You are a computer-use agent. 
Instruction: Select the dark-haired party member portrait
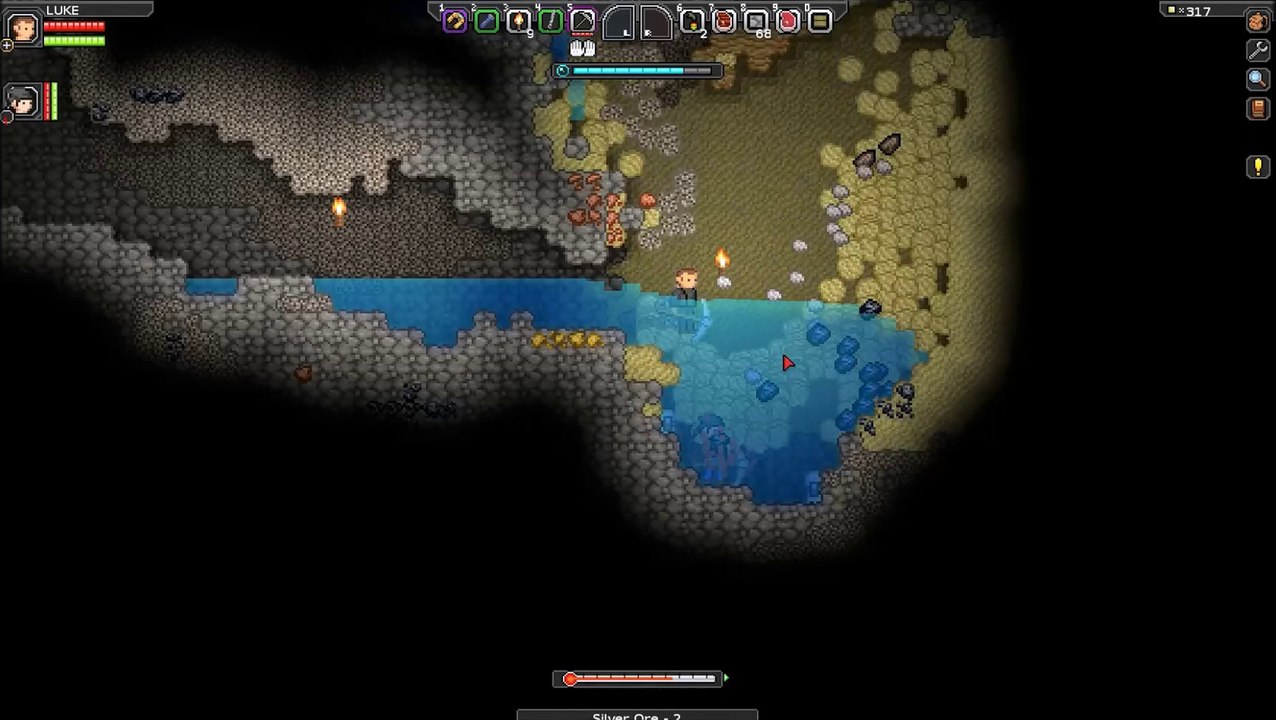(x=22, y=101)
